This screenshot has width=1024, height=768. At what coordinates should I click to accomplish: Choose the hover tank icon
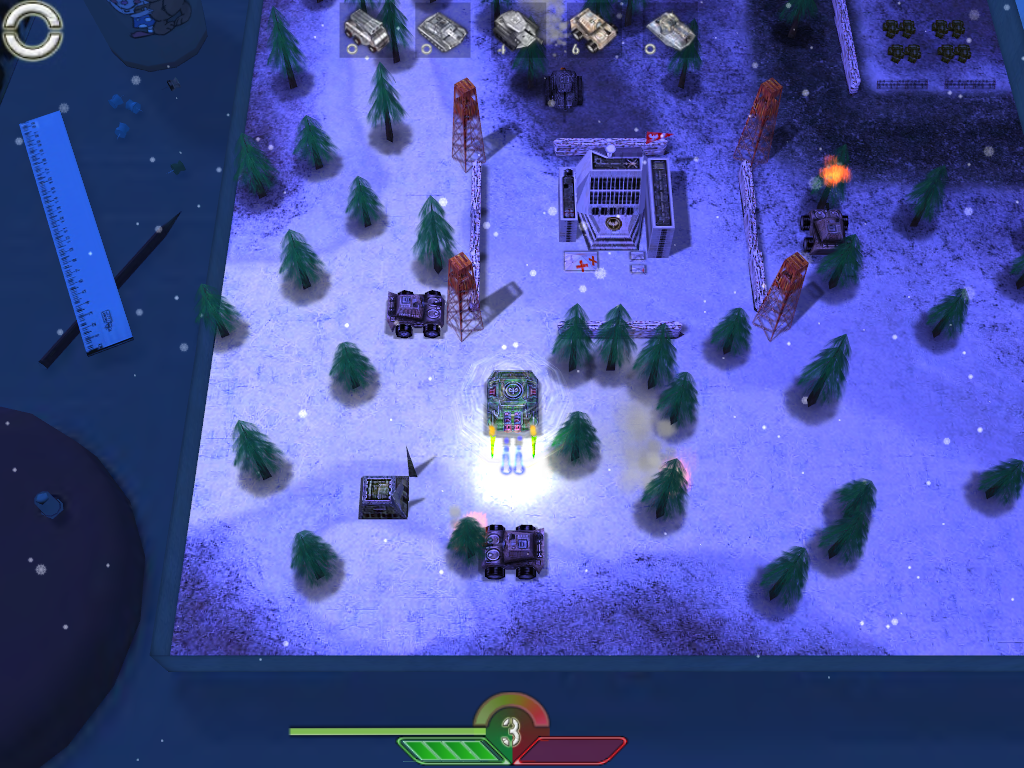[669, 30]
